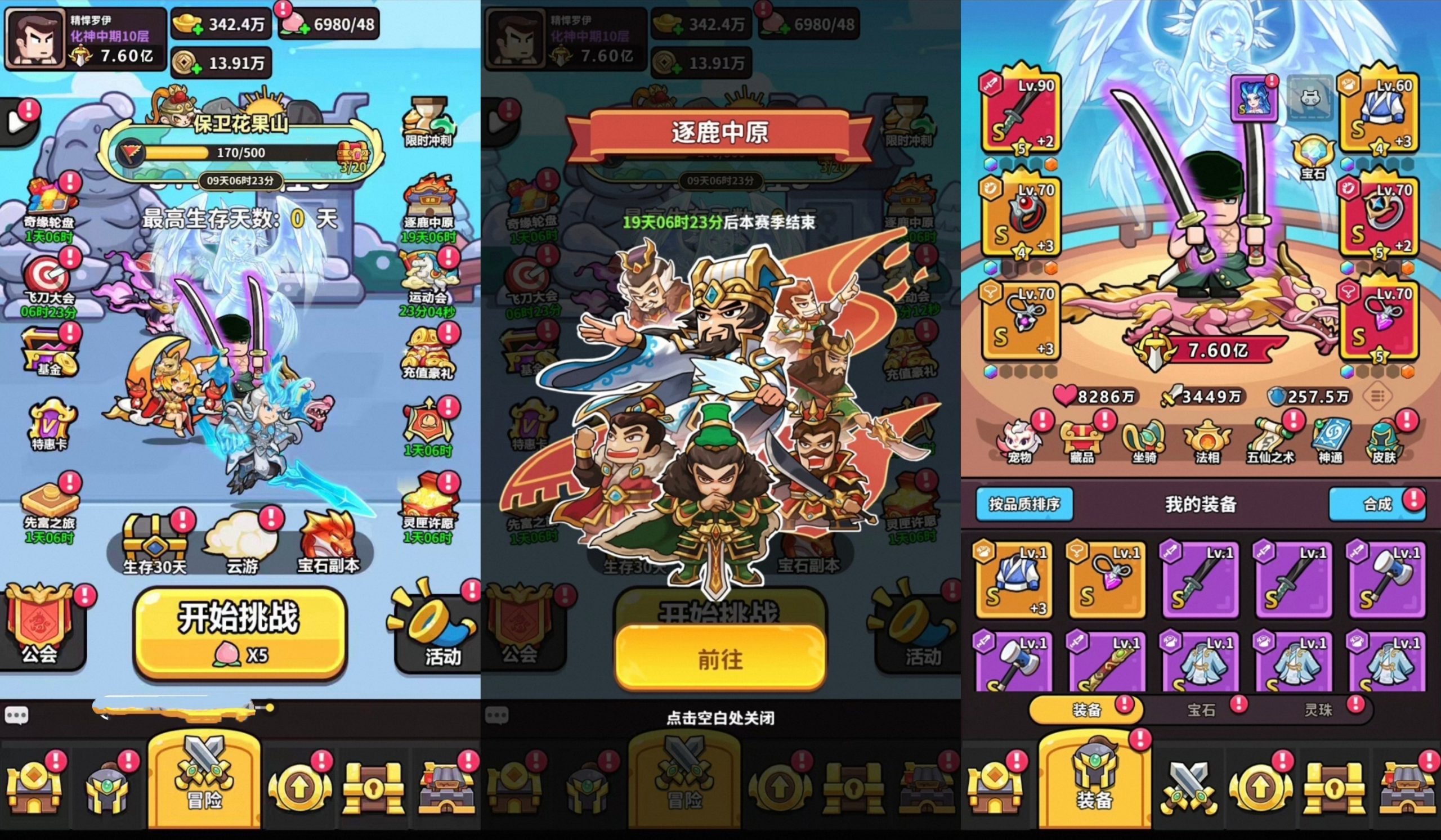Tap the yellow 前往 button
Viewport: 1441px width, 840px height.
tap(720, 659)
